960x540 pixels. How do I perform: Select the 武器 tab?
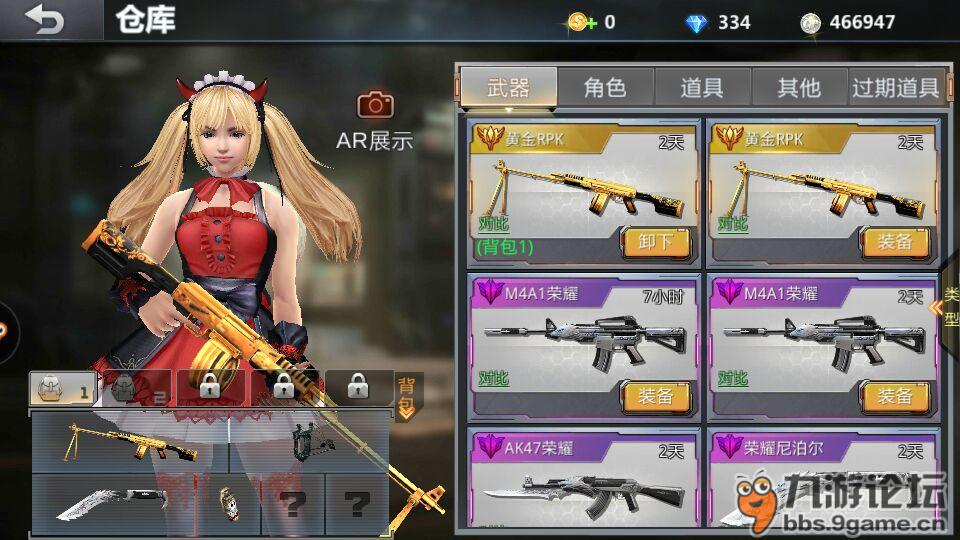point(508,88)
